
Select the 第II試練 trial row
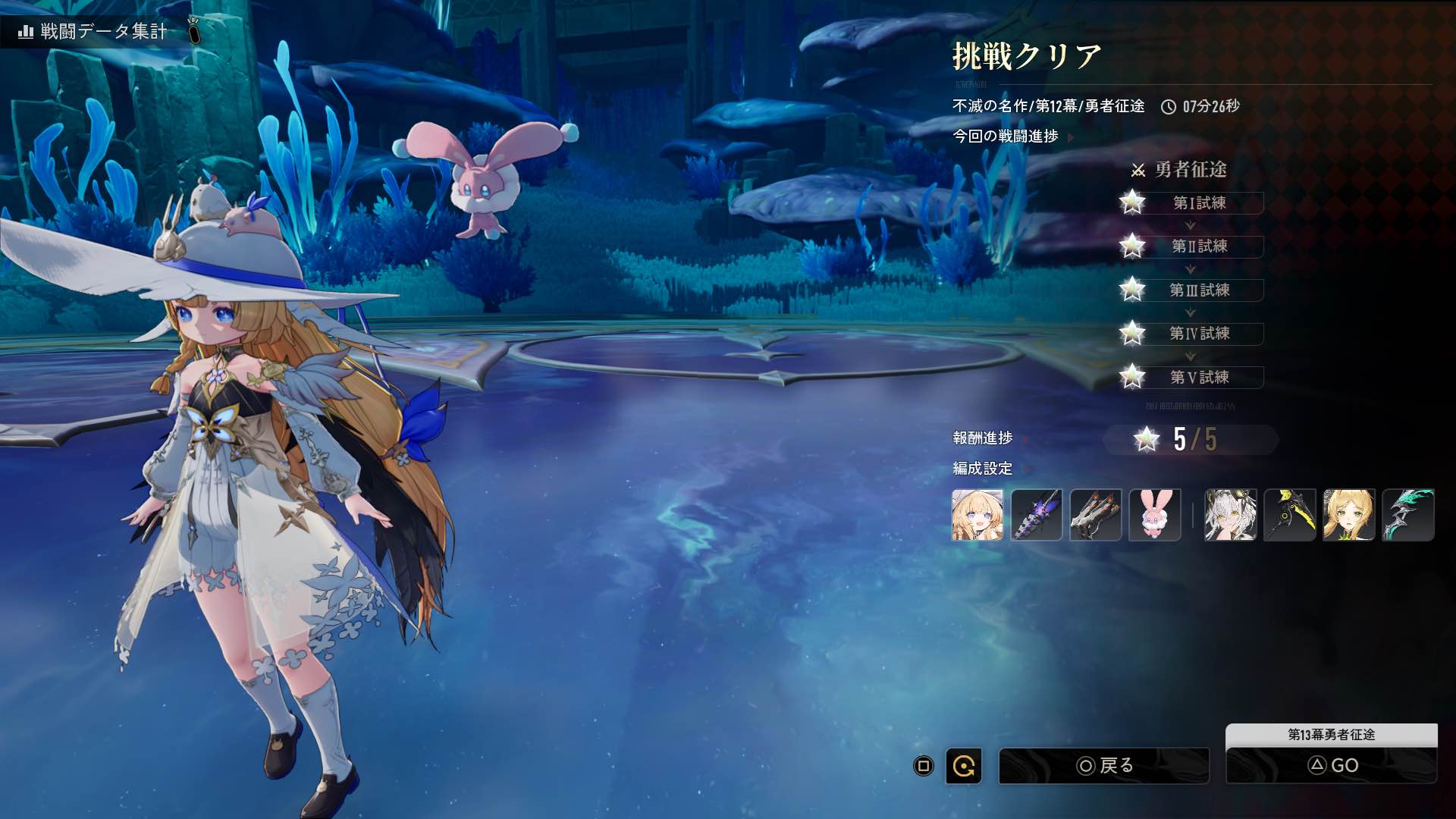point(1199,246)
